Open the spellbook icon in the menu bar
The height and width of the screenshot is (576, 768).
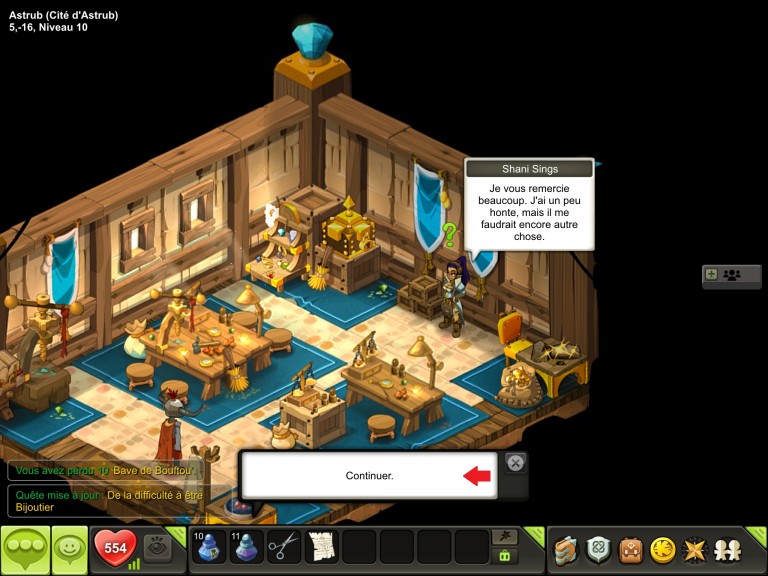[566, 549]
